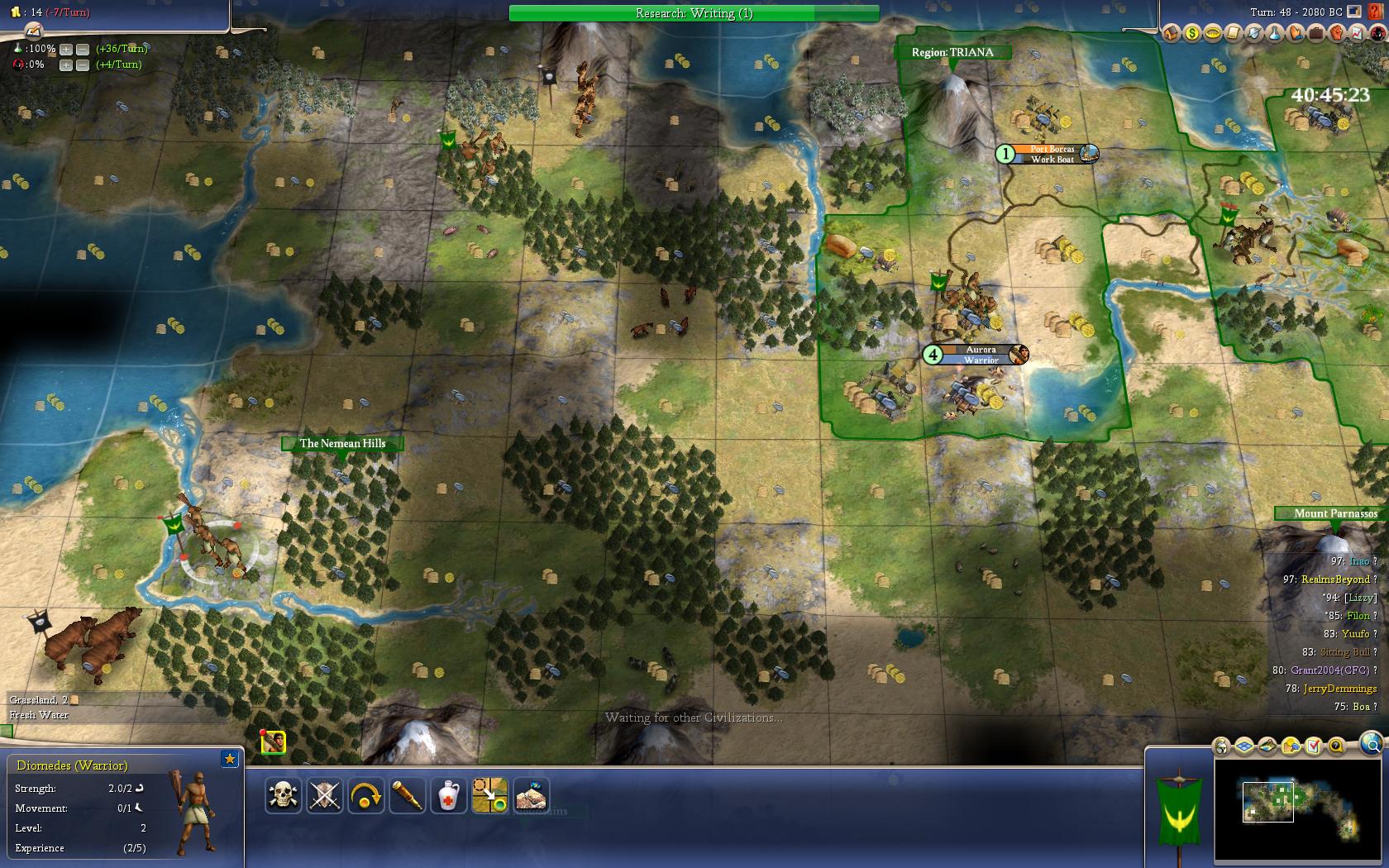The image size is (1389, 868).
Task: Delete unit with skull and crossbones button
Action: (x=284, y=796)
